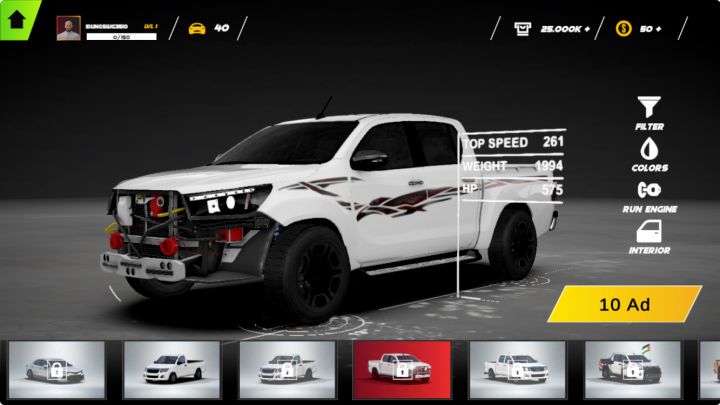Screen dimensions: 720x405
Task: Activate Run Engine
Action: (649, 193)
